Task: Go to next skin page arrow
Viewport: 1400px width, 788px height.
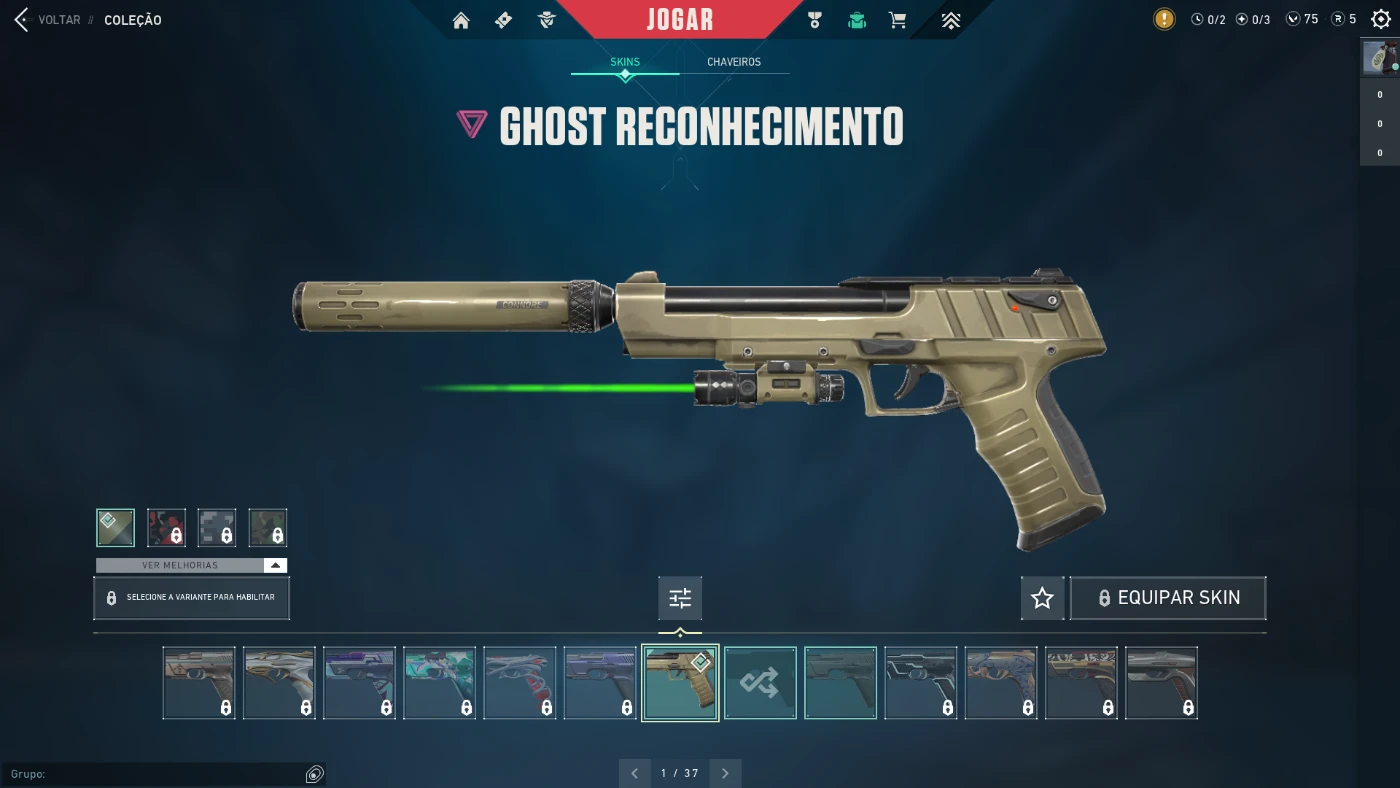Action: pos(725,773)
